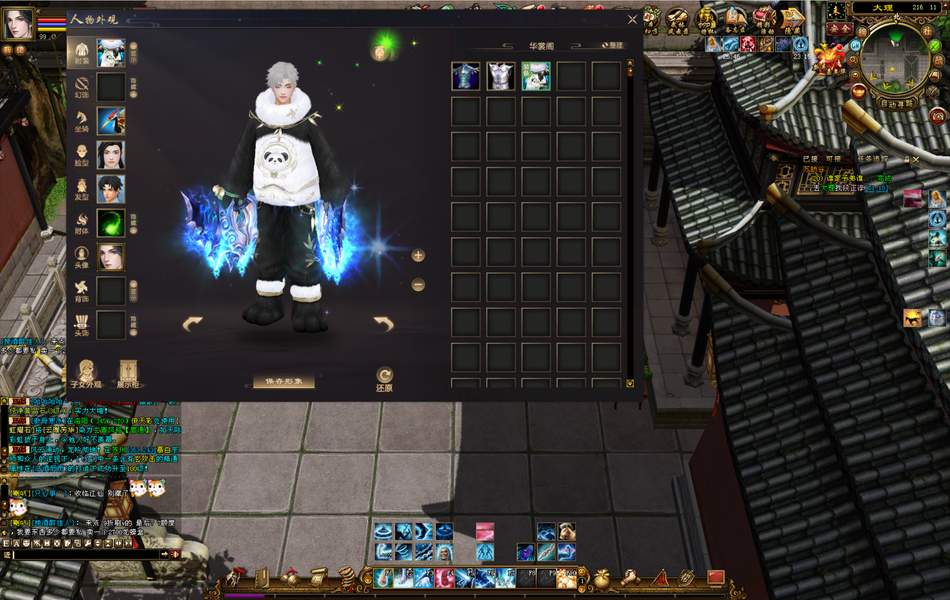
Task: Click the 整理 sort button in 华裳阁
Action: pos(612,45)
